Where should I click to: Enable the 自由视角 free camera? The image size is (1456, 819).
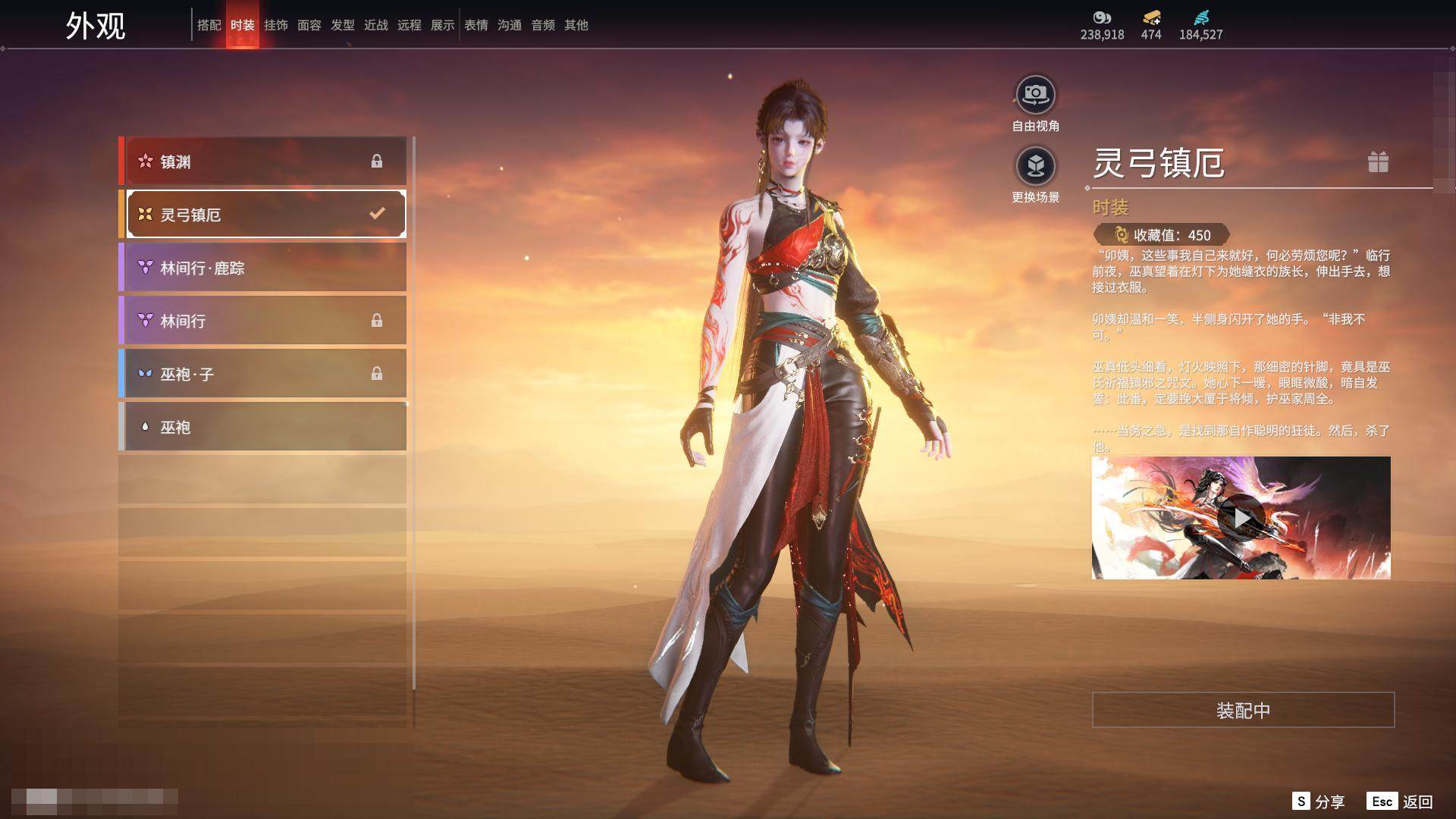coord(1035,96)
